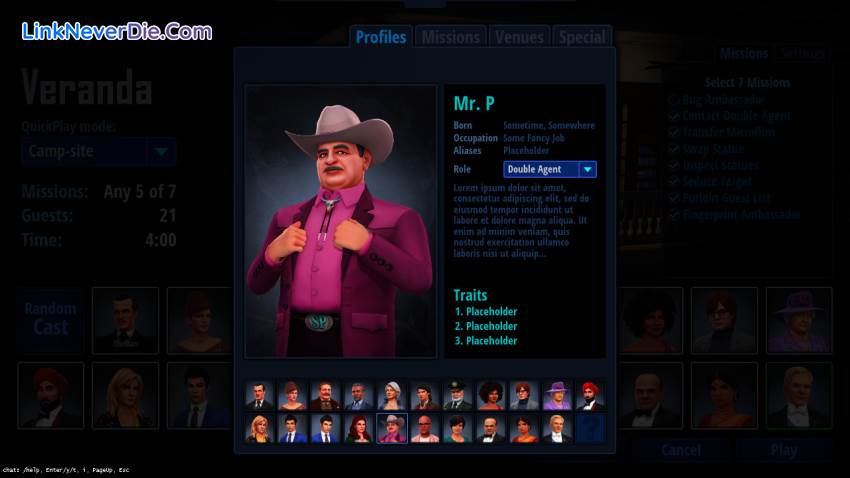Image resolution: width=850 pixels, height=478 pixels.
Task: Open the Special tab
Action: click(x=582, y=37)
